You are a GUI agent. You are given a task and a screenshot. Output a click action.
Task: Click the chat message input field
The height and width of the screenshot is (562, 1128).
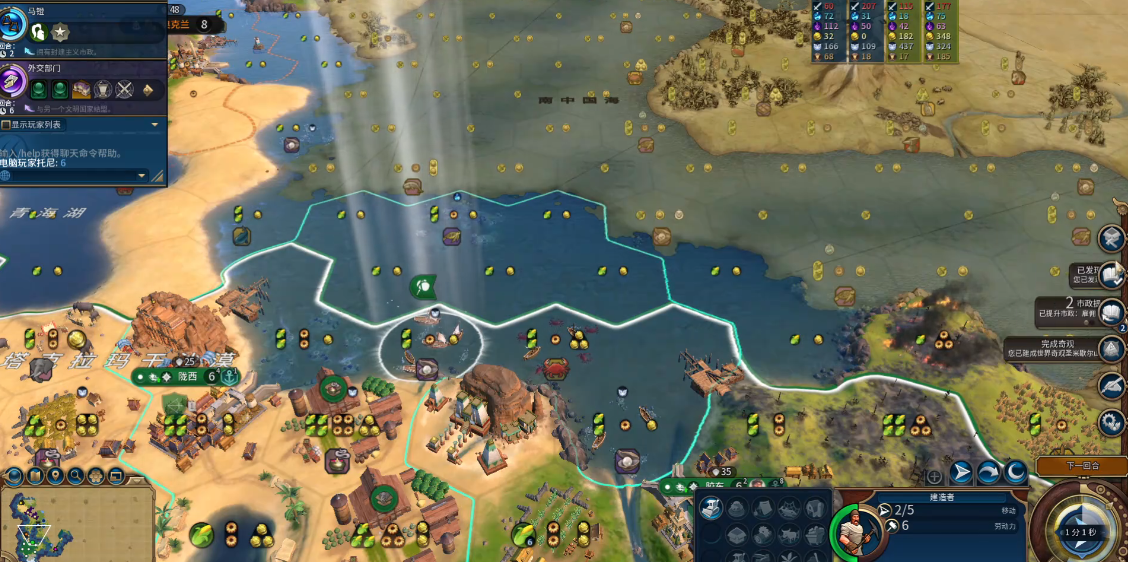tap(70, 176)
